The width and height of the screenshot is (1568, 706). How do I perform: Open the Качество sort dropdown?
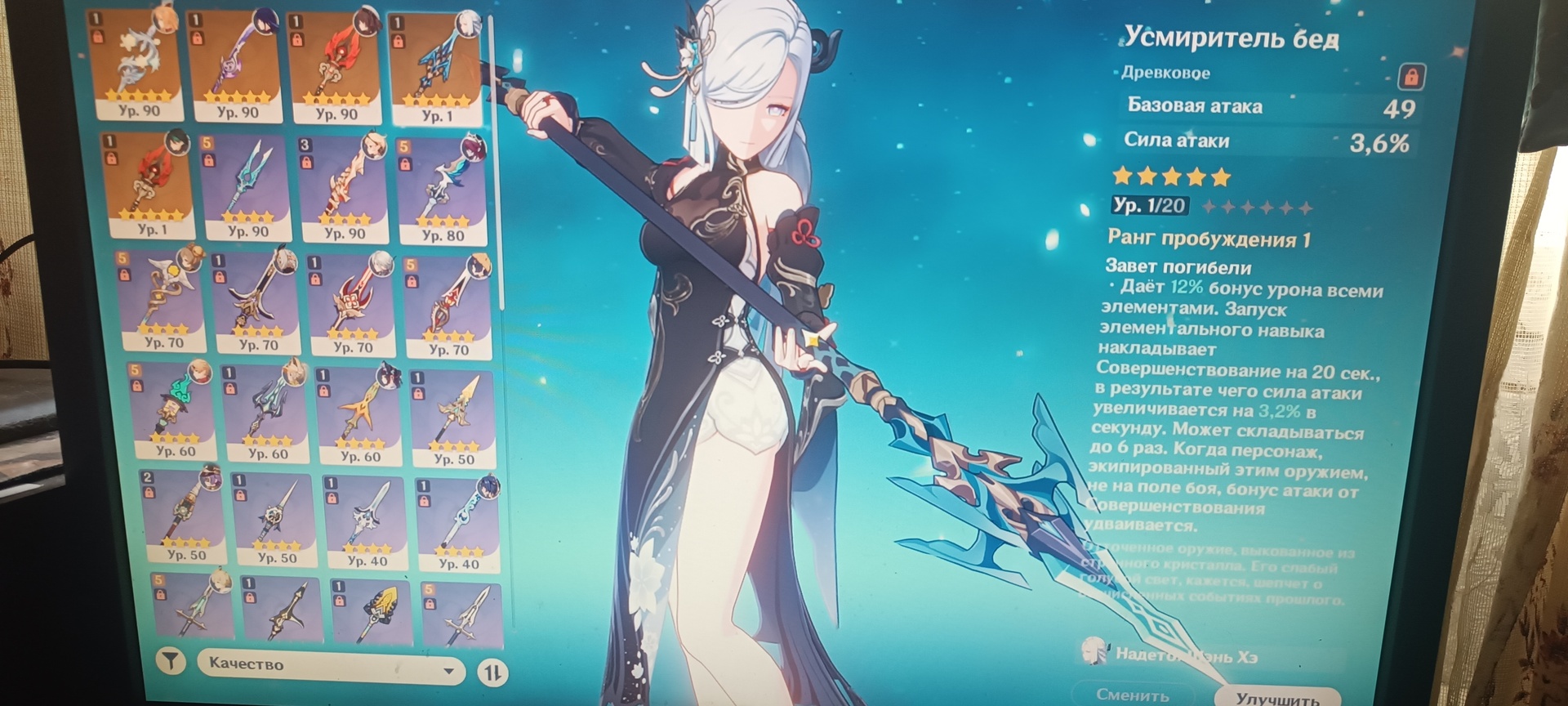point(330,667)
